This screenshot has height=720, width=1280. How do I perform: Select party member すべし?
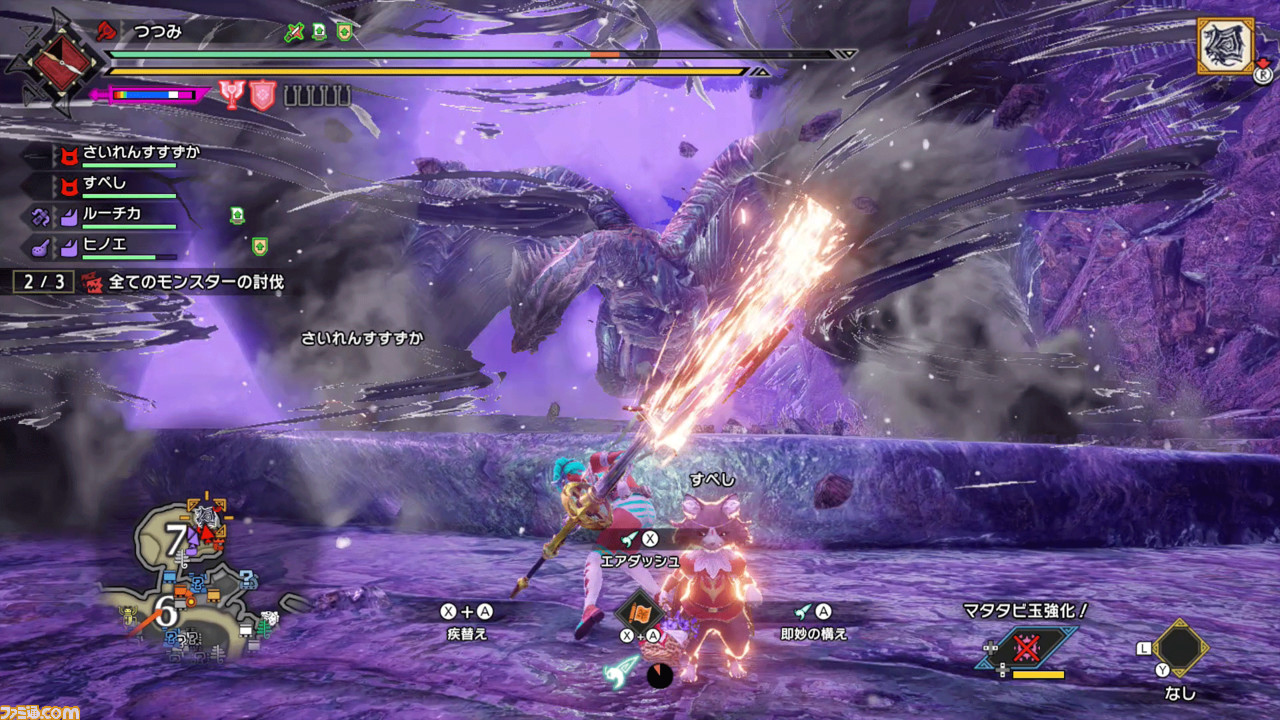click(104, 185)
